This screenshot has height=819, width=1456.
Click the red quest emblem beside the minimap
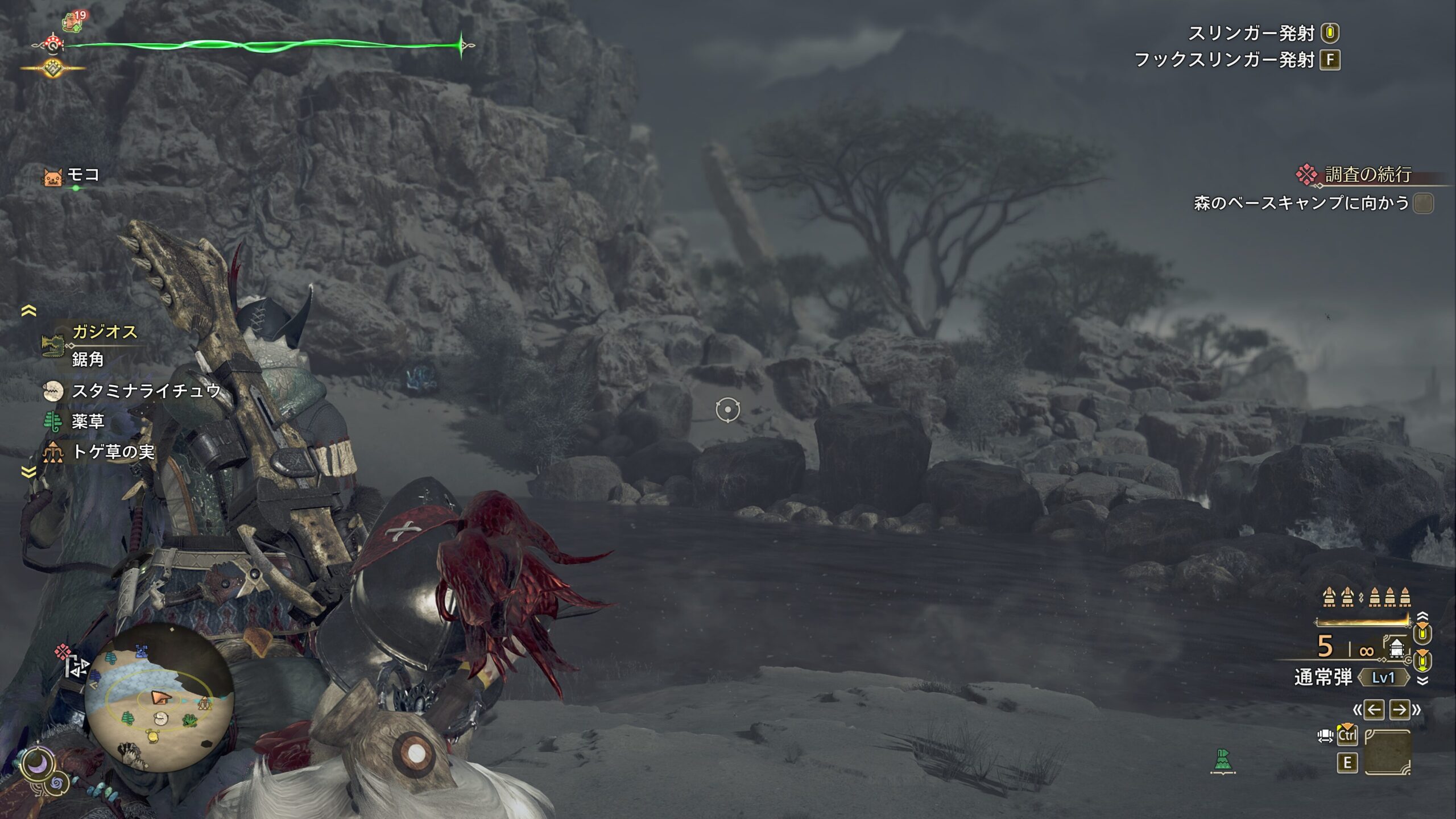tap(63, 651)
